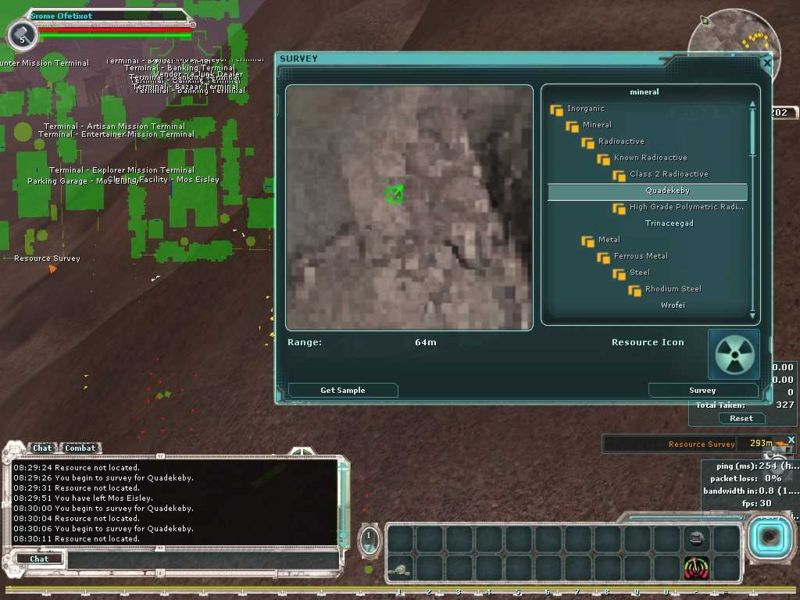Click the green survey marker on the map
Image resolution: width=800 pixels, height=600 pixels.
coord(395,193)
